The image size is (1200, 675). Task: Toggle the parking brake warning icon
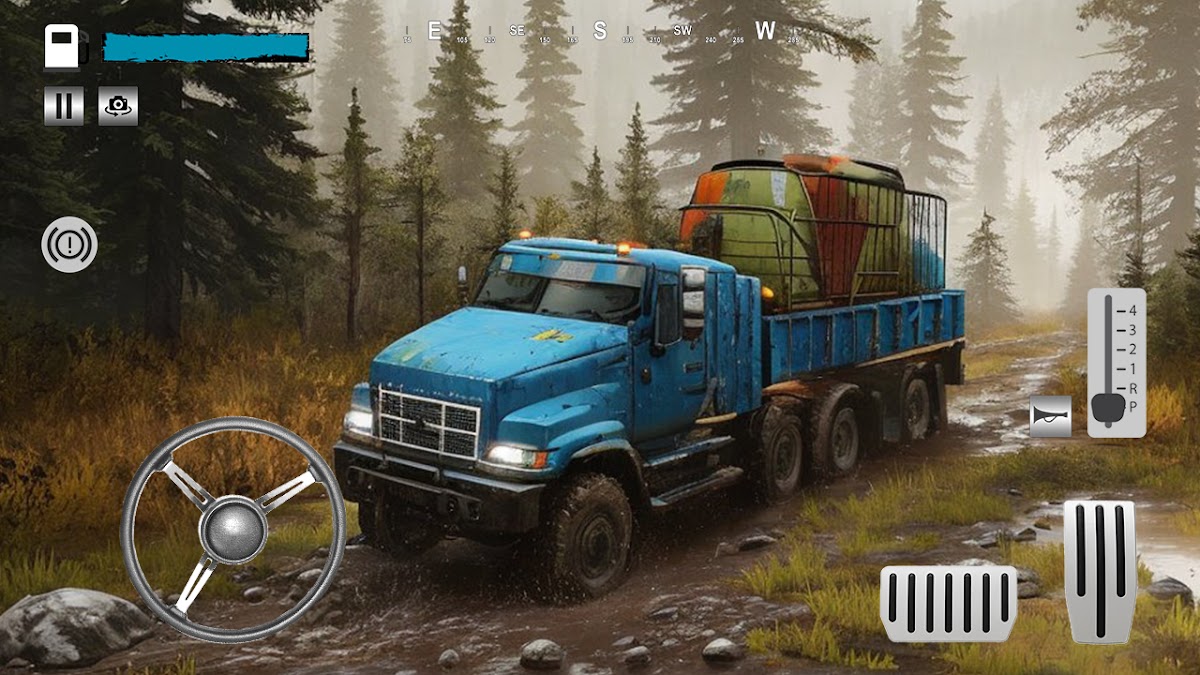pyautogui.click(x=69, y=246)
